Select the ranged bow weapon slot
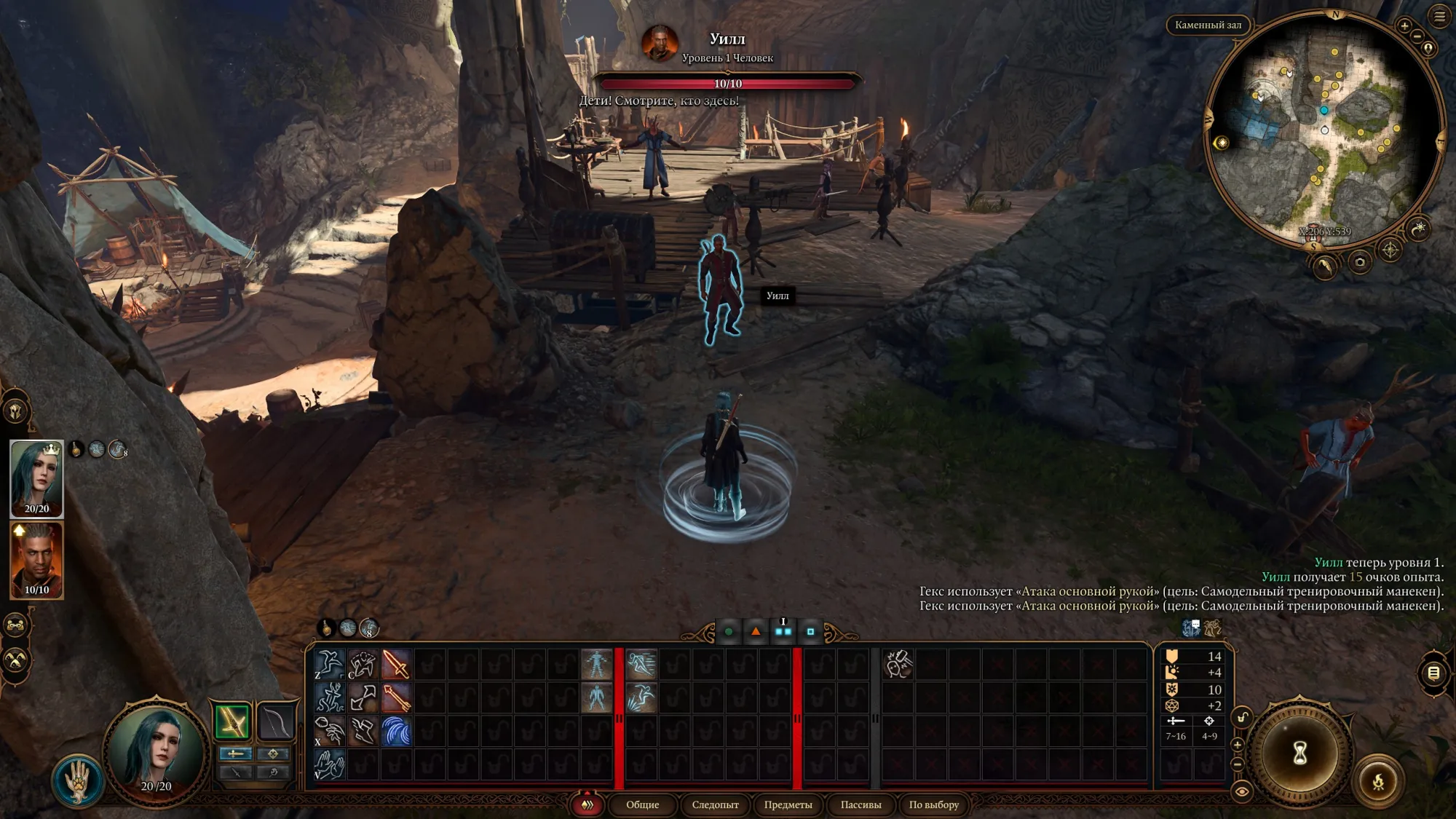This screenshot has width=1456, height=819. [x=275, y=721]
